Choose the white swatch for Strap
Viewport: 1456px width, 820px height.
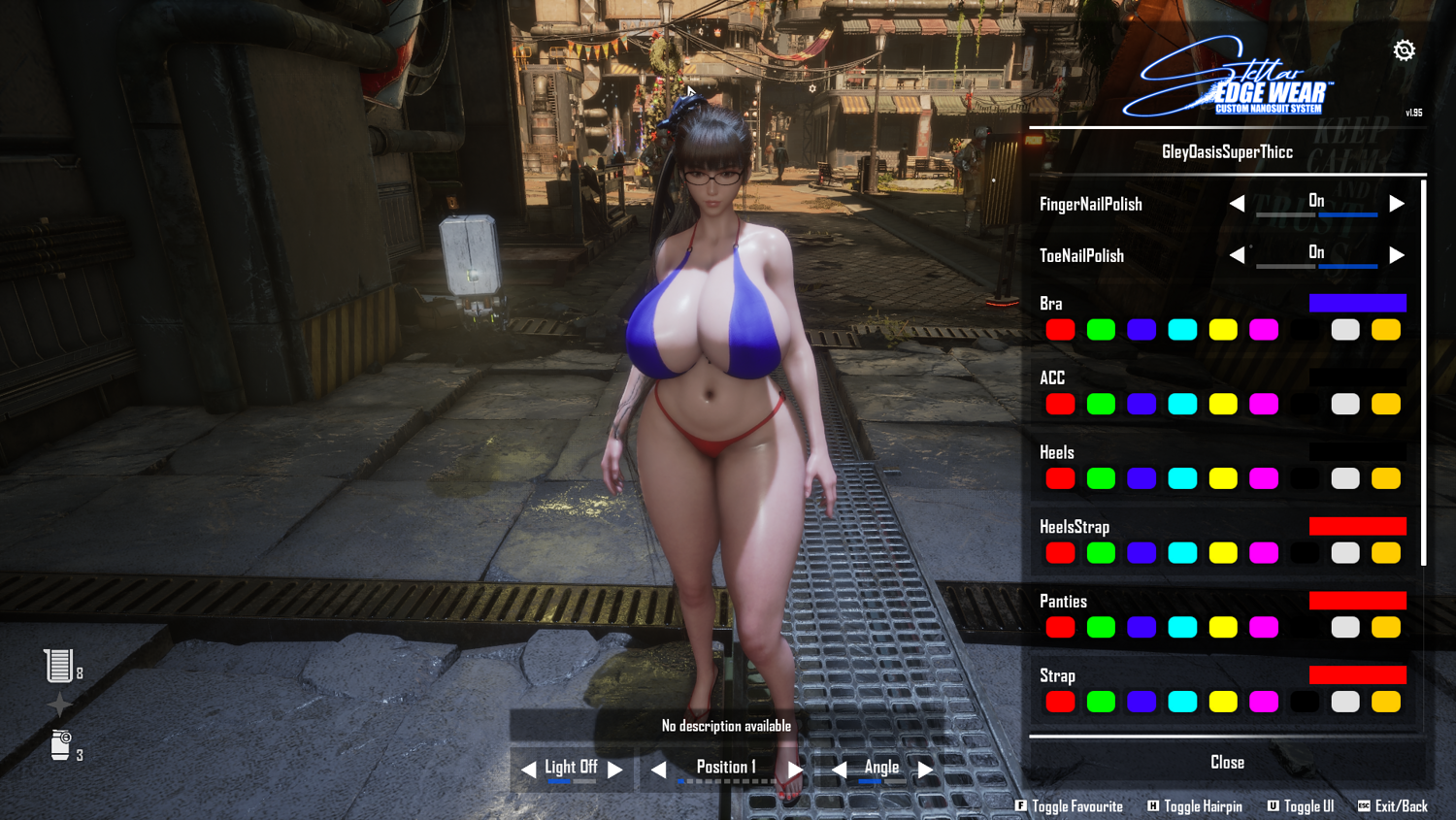(x=1345, y=702)
